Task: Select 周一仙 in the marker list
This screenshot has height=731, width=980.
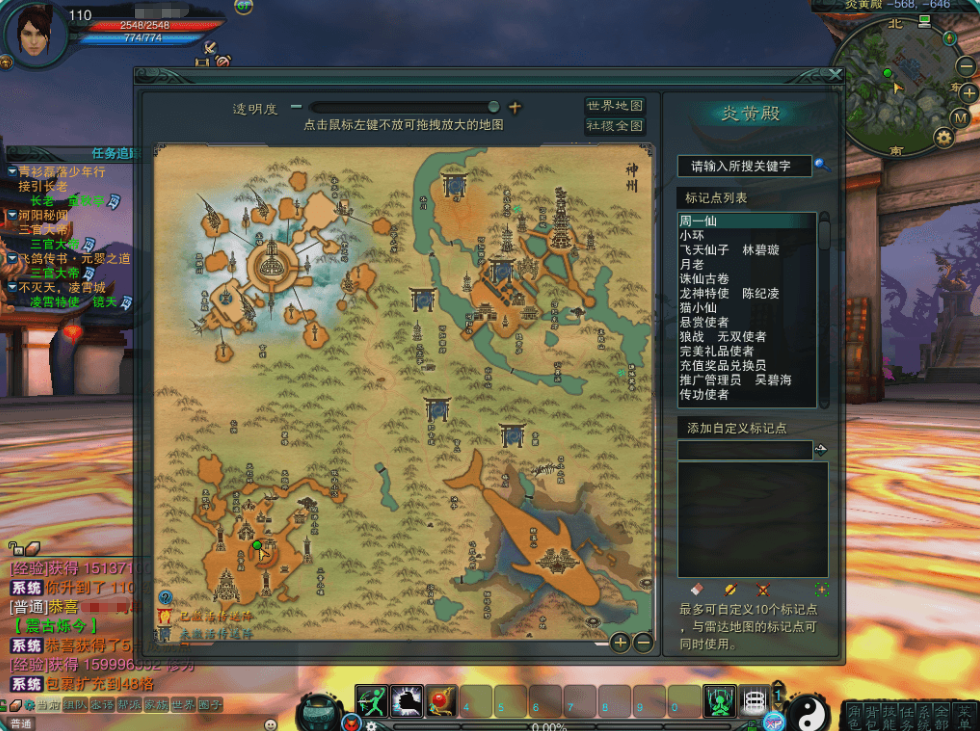Action: (x=699, y=221)
